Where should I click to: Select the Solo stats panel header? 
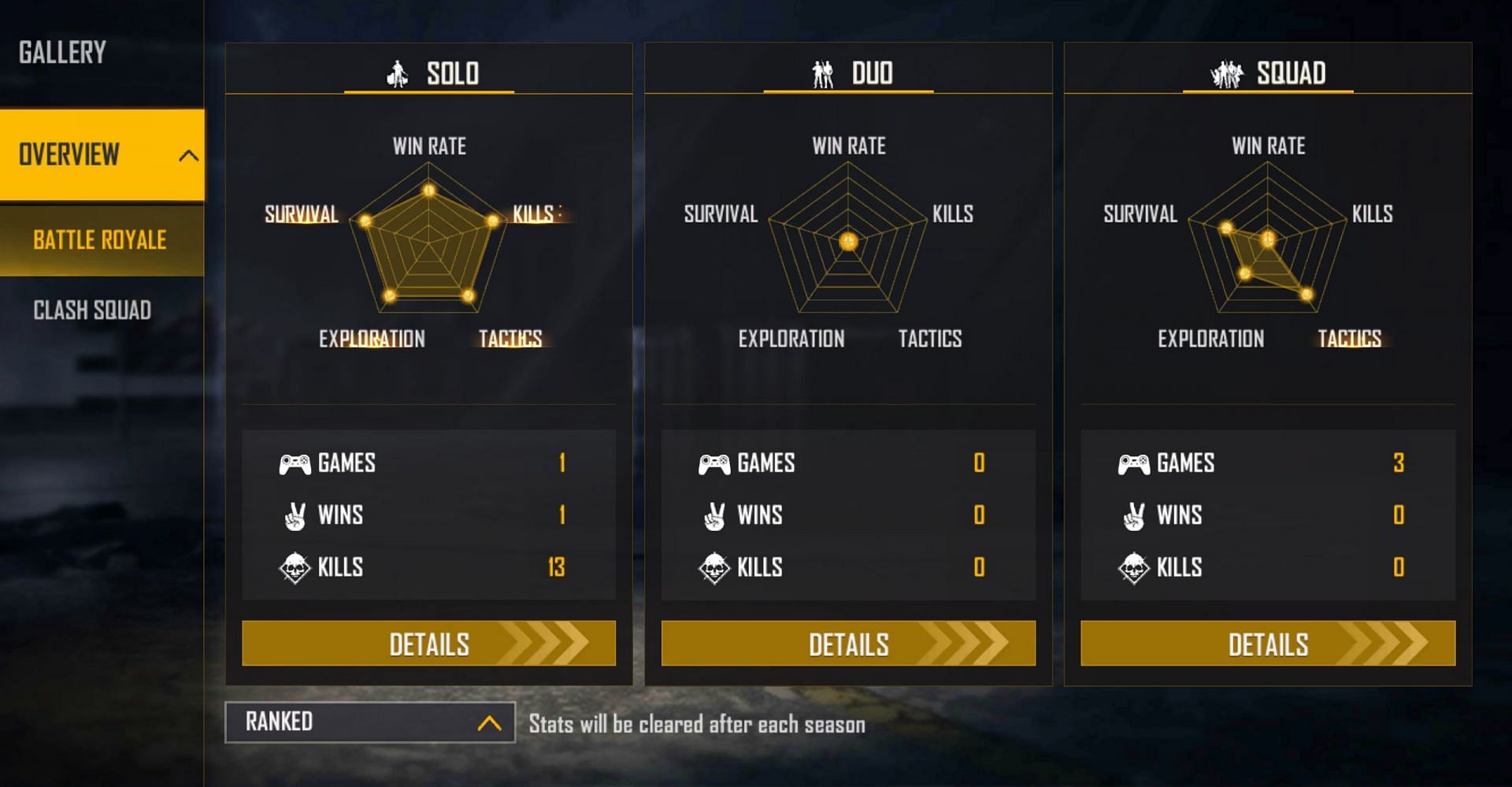point(430,73)
